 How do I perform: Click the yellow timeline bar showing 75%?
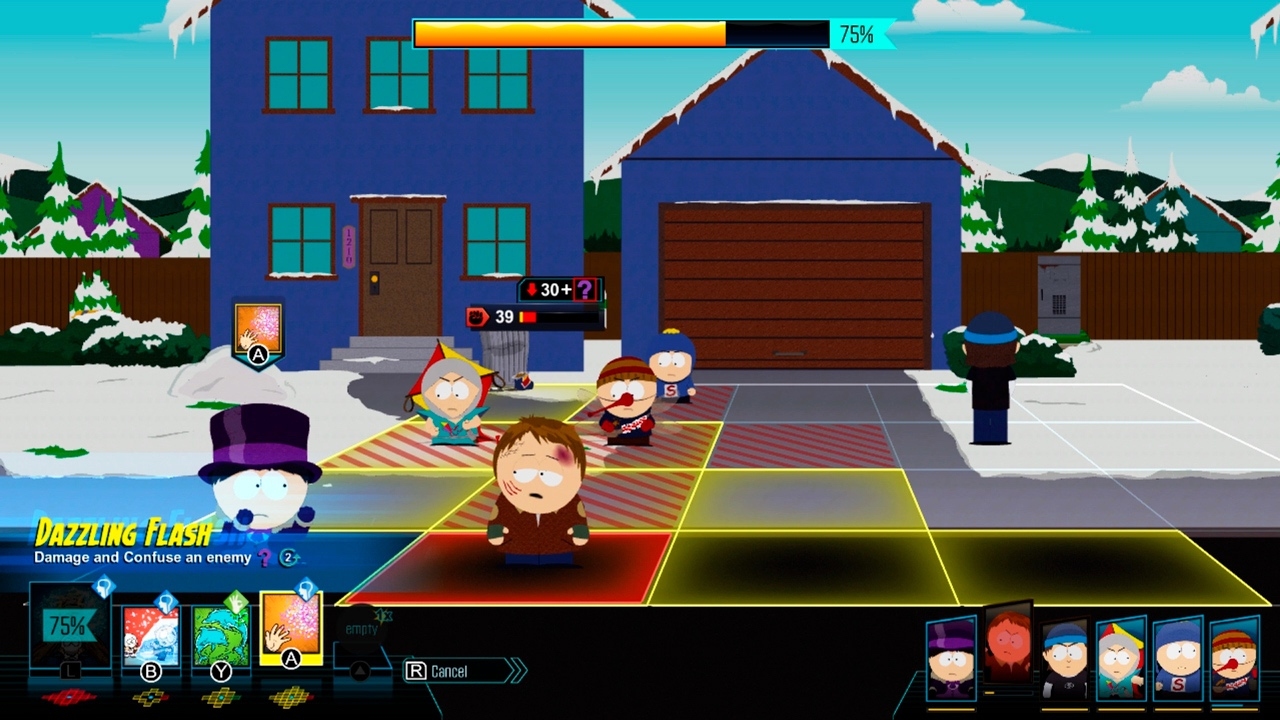[570, 32]
